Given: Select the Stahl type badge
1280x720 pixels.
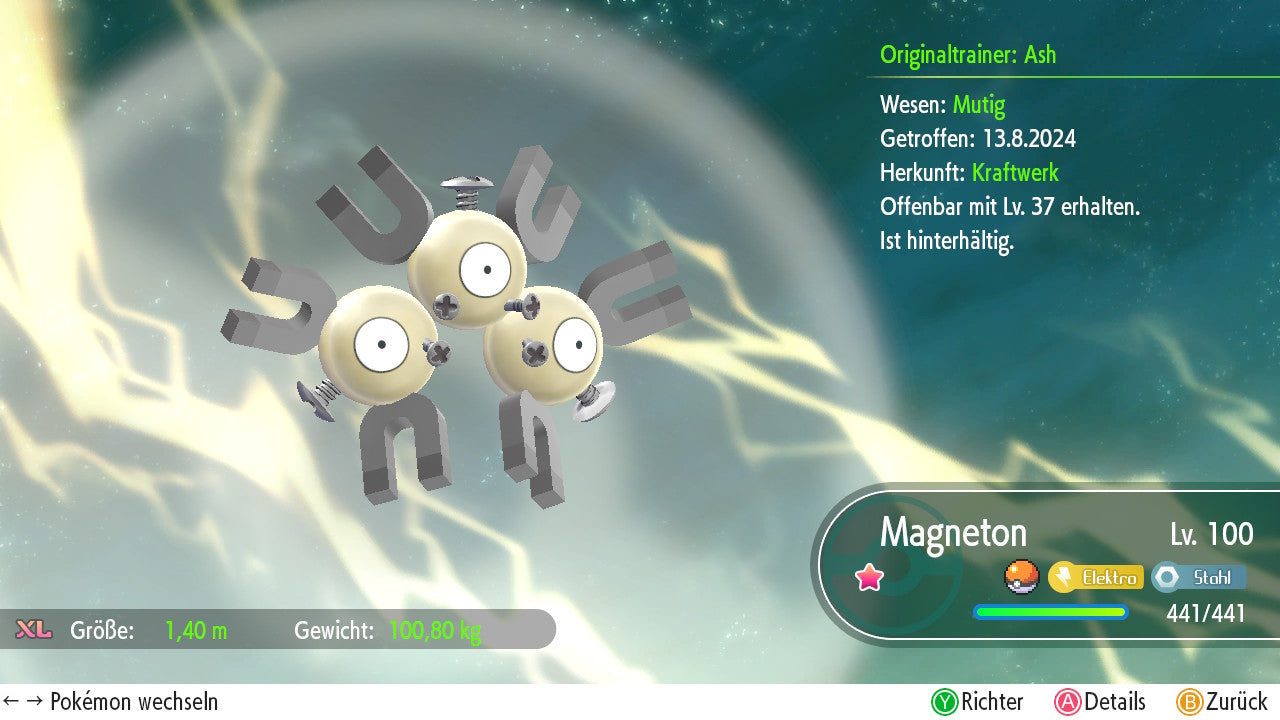Looking at the screenshot, I should point(1199,577).
